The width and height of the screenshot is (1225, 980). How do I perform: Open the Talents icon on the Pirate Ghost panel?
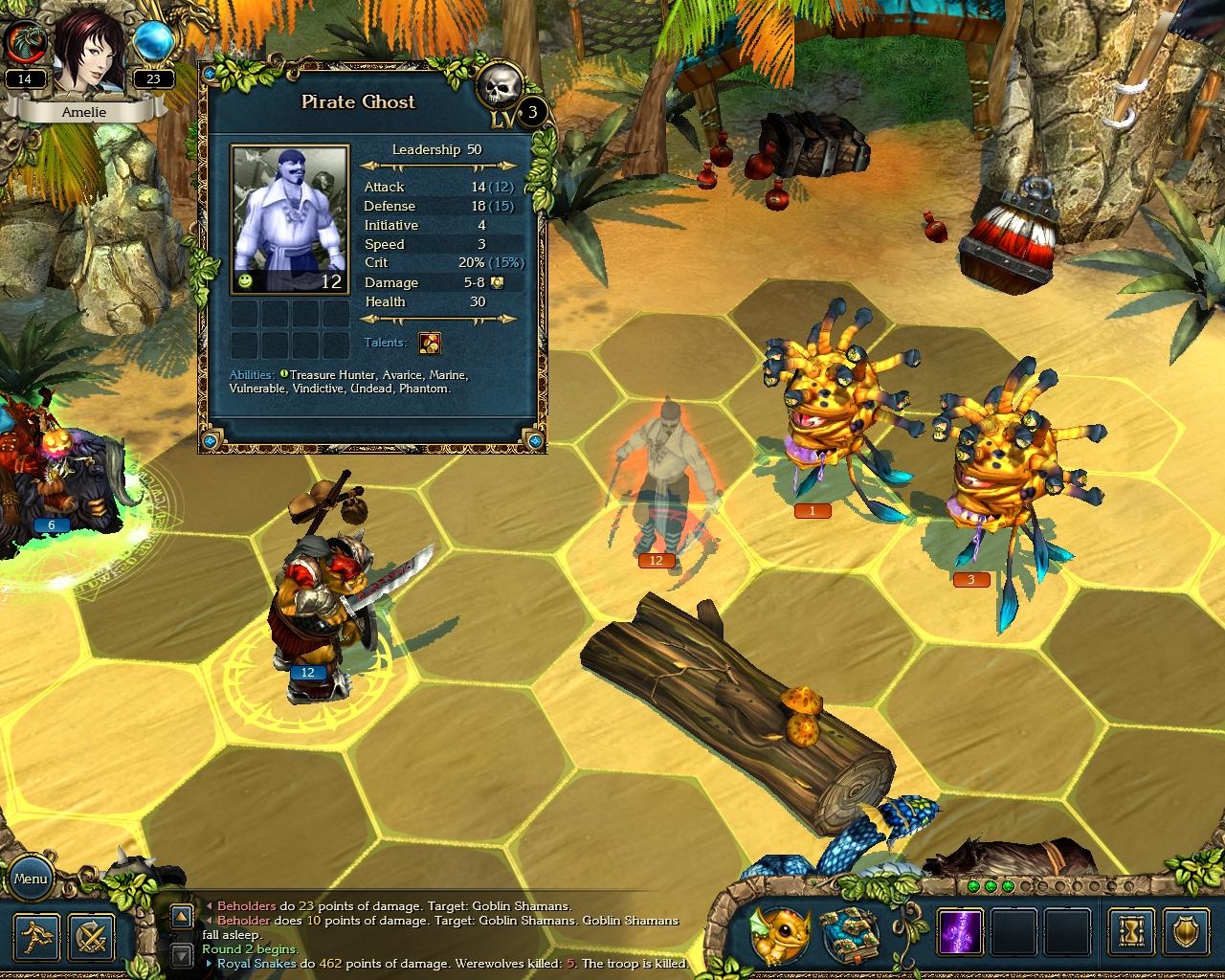[x=431, y=343]
